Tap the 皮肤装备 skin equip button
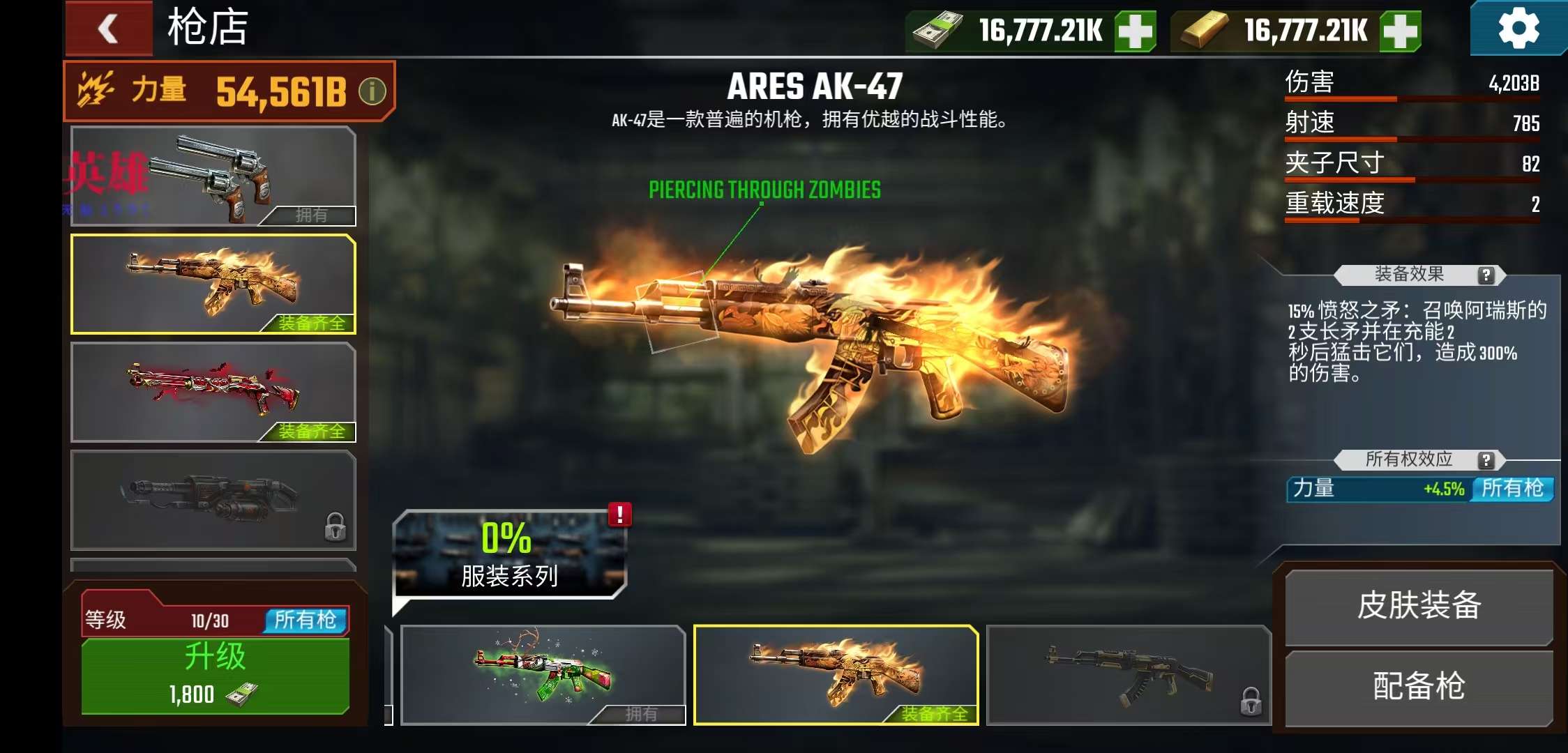This screenshot has width=1568, height=753. coord(1419,606)
